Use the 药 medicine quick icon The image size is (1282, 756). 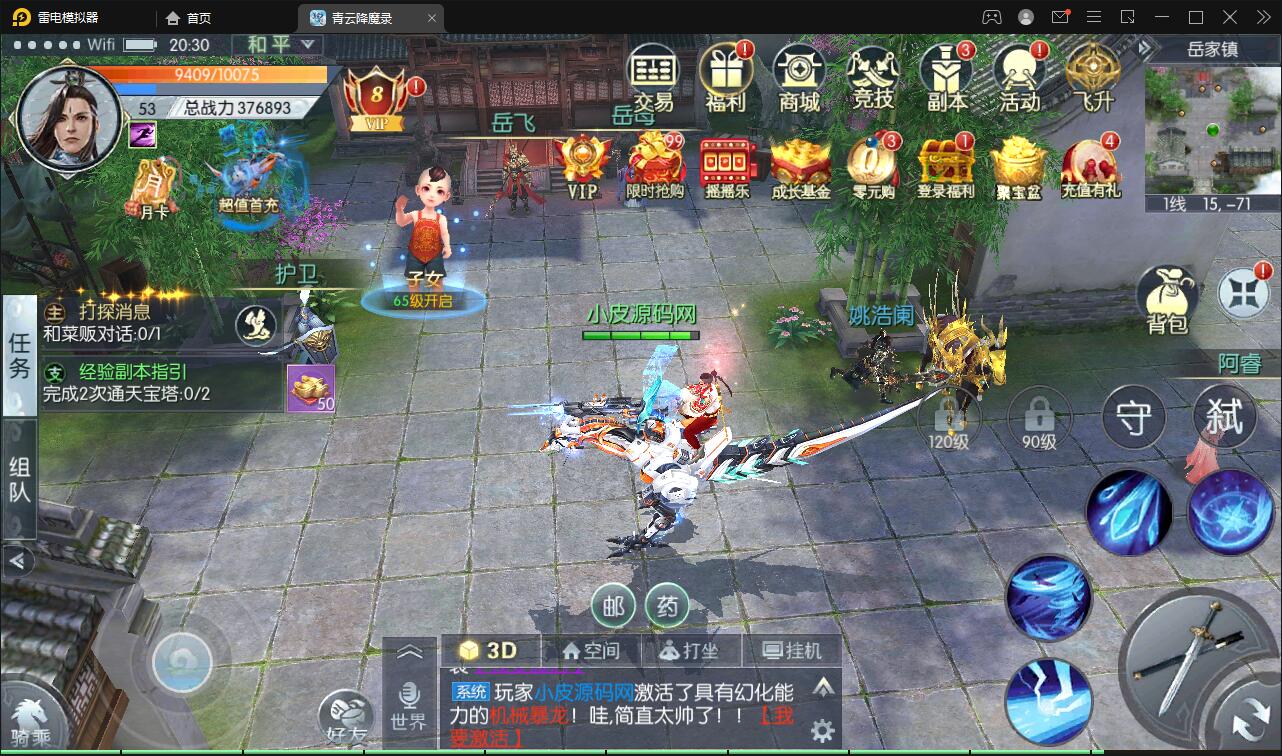tap(668, 606)
